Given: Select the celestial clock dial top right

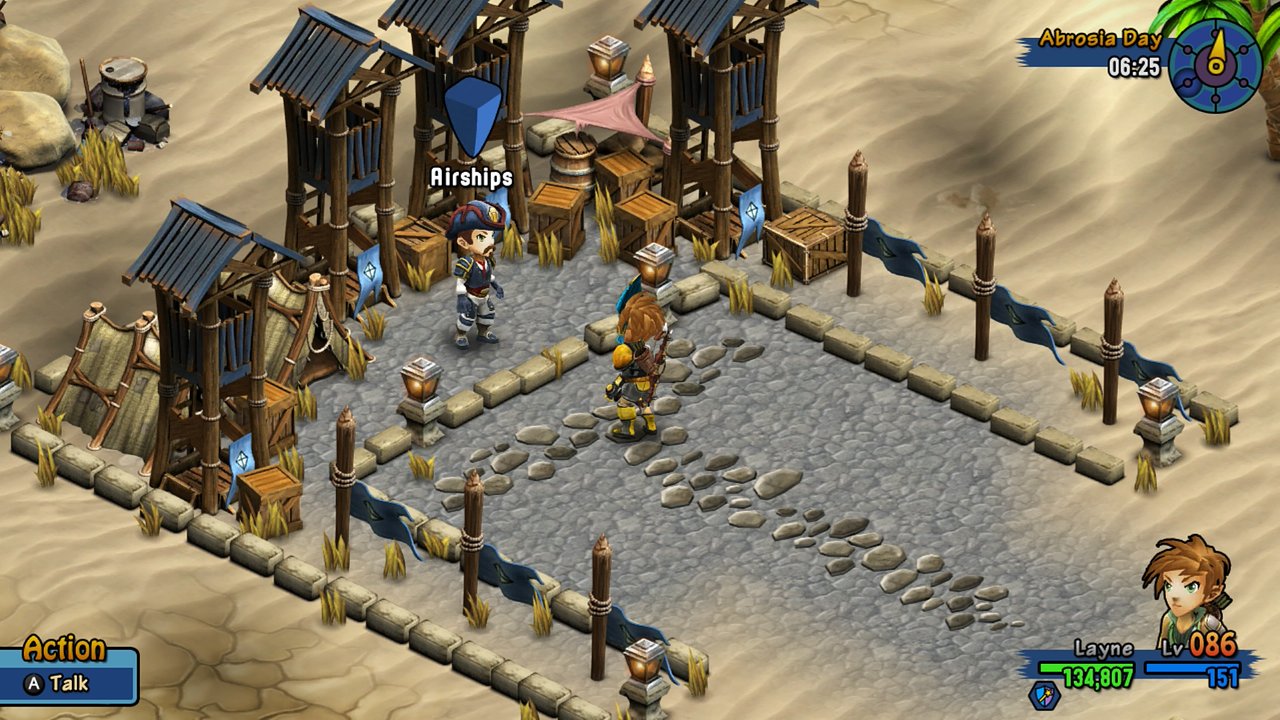Looking at the screenshot, I should click(1216, 65).
